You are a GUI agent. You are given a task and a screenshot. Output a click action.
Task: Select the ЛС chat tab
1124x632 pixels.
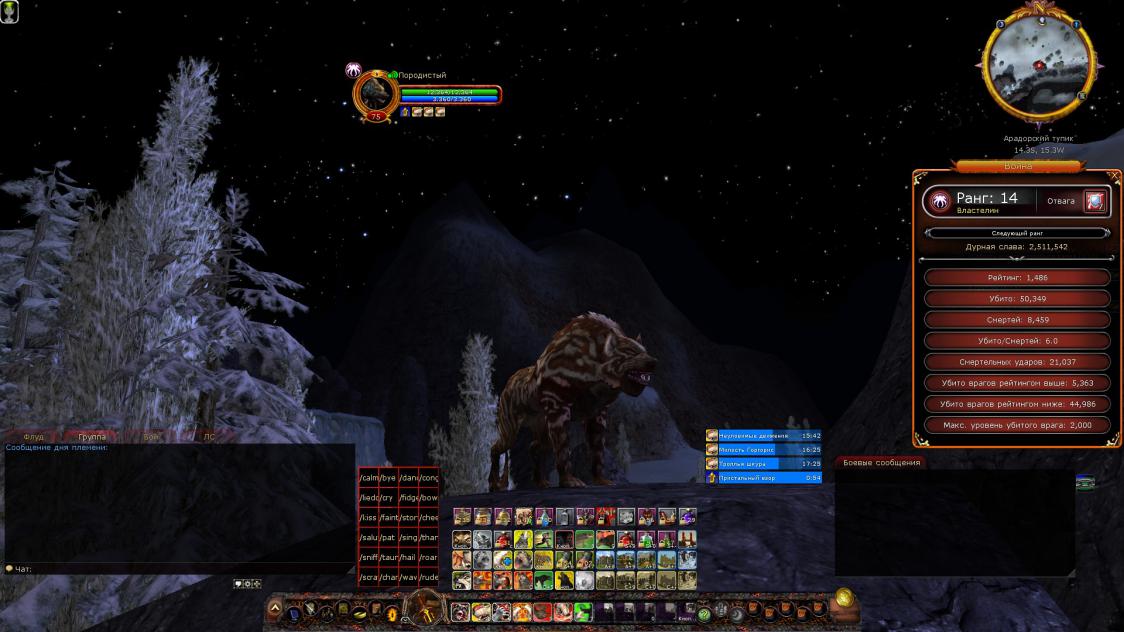tap(209, 437)
